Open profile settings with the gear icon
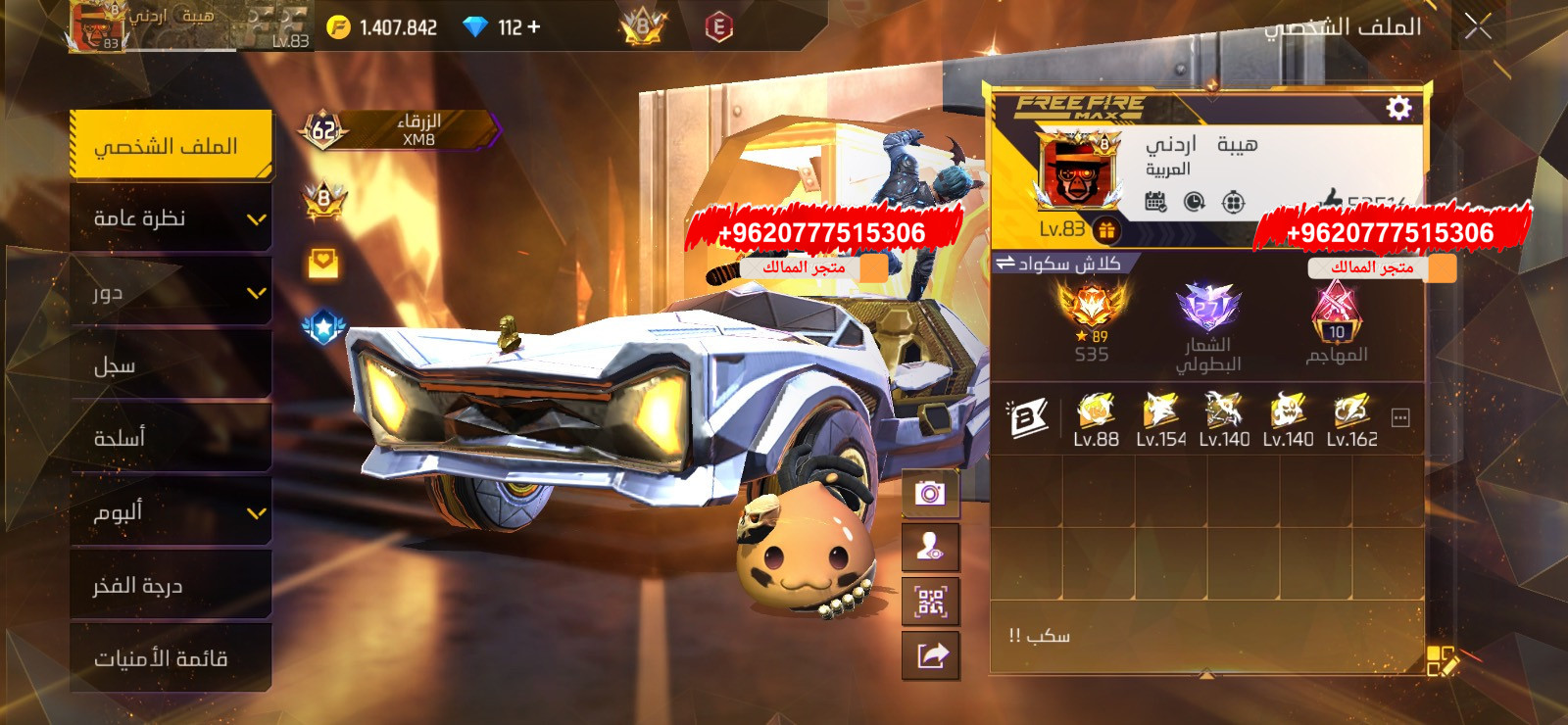 click(x=1398, y=108)
